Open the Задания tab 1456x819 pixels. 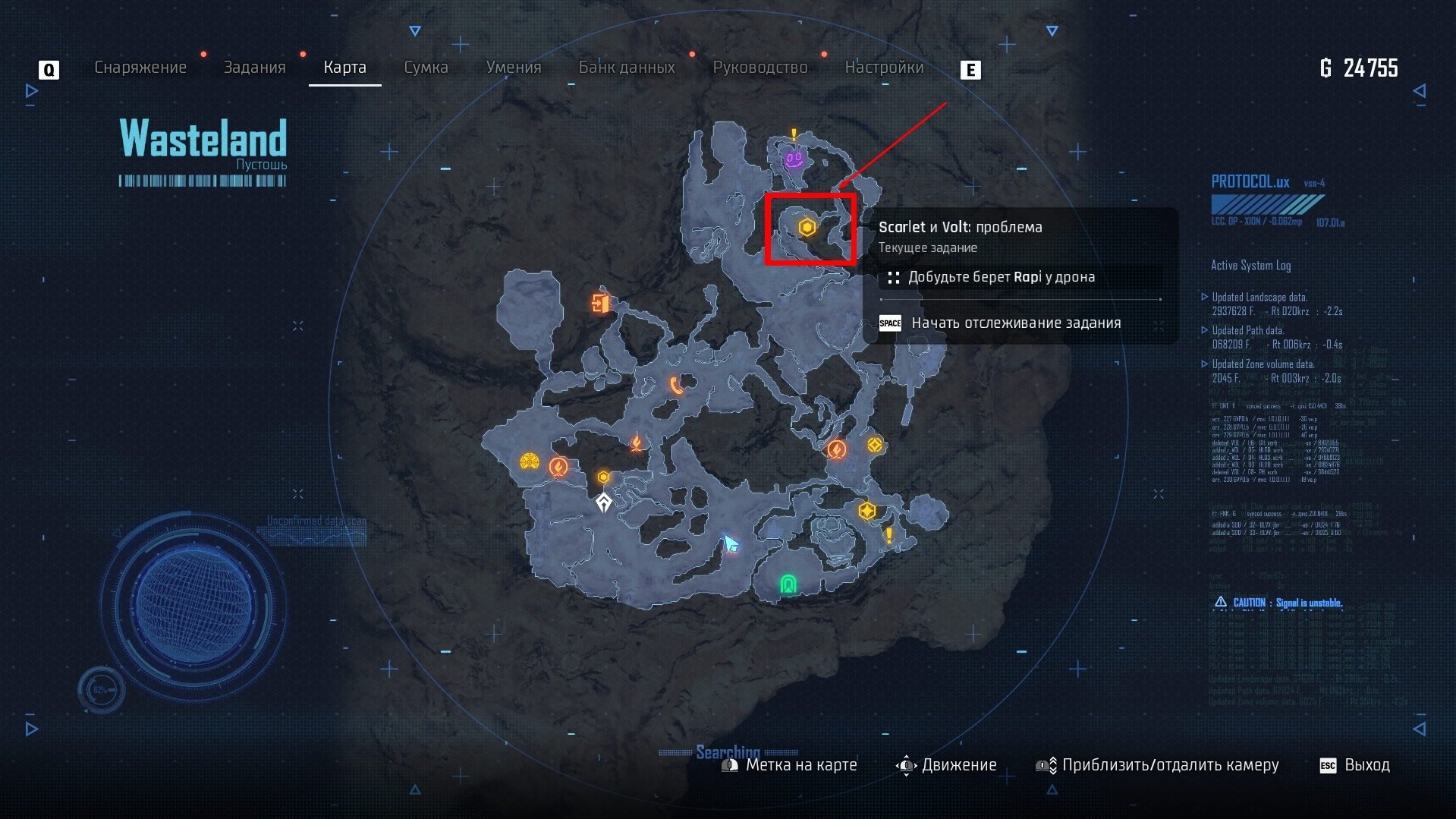tap(254, 68)
